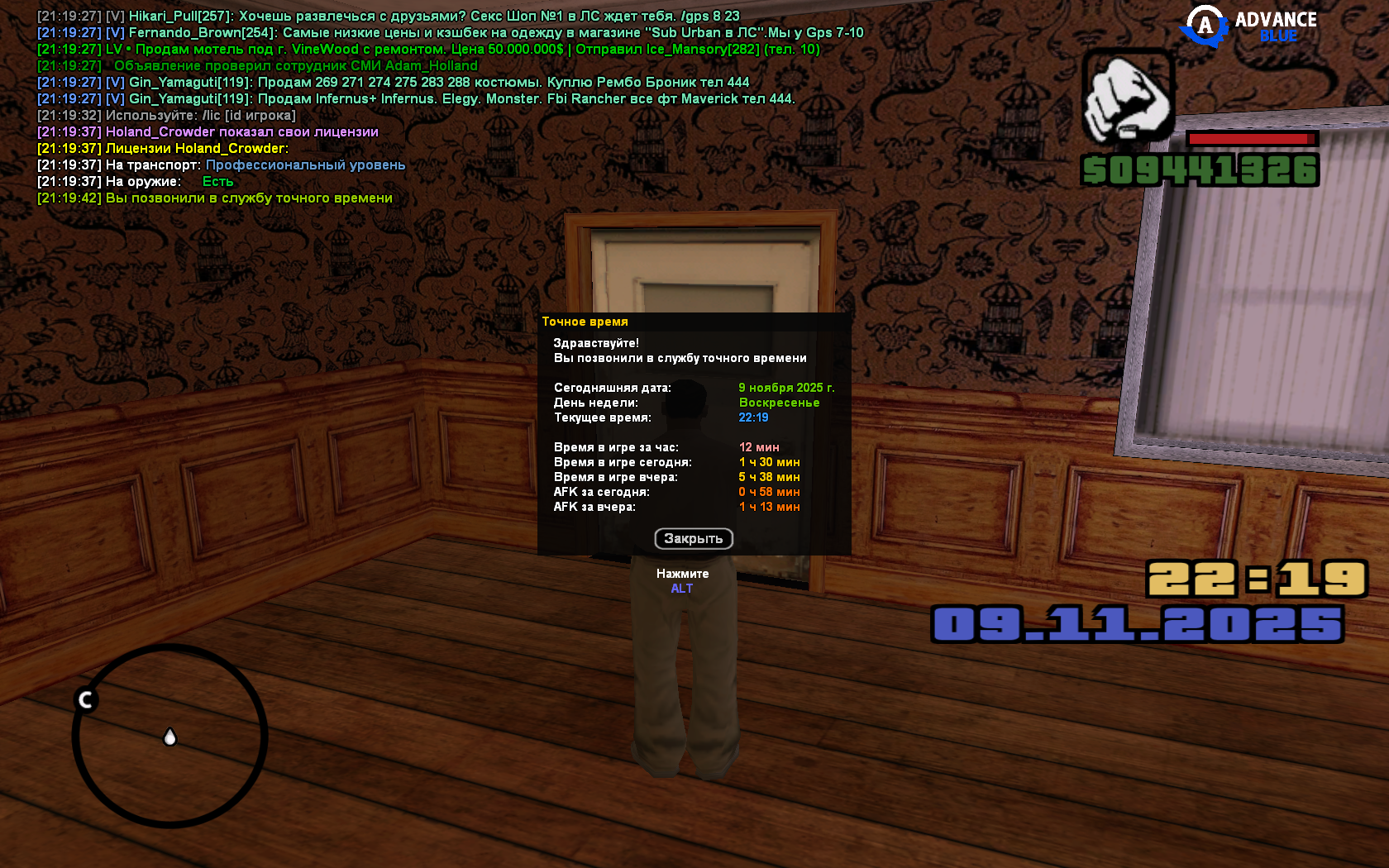This screenshot has width=1389, height=868.
Task: Close the Точное время dialog with Закрыть
Action: click(x=693, y=539)
